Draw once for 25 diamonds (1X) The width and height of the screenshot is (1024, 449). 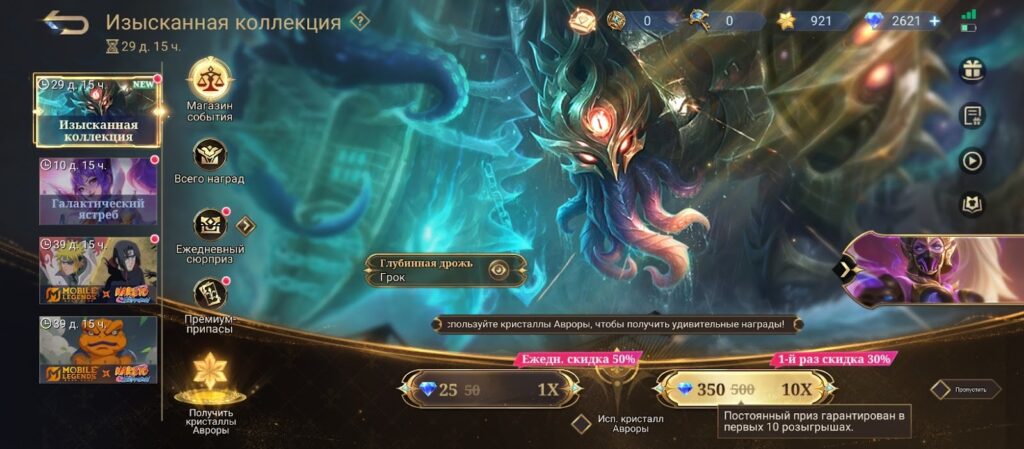(490, 390)
